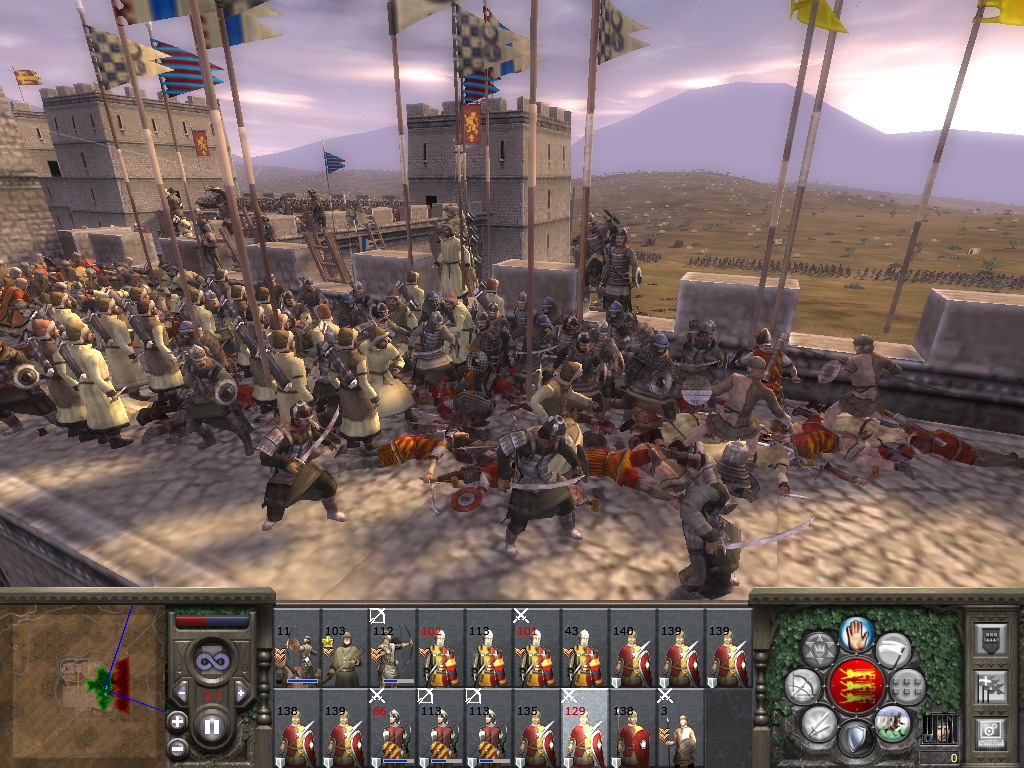Increase the battle speed
1024x768 pixels.
[x=240, y=692]
